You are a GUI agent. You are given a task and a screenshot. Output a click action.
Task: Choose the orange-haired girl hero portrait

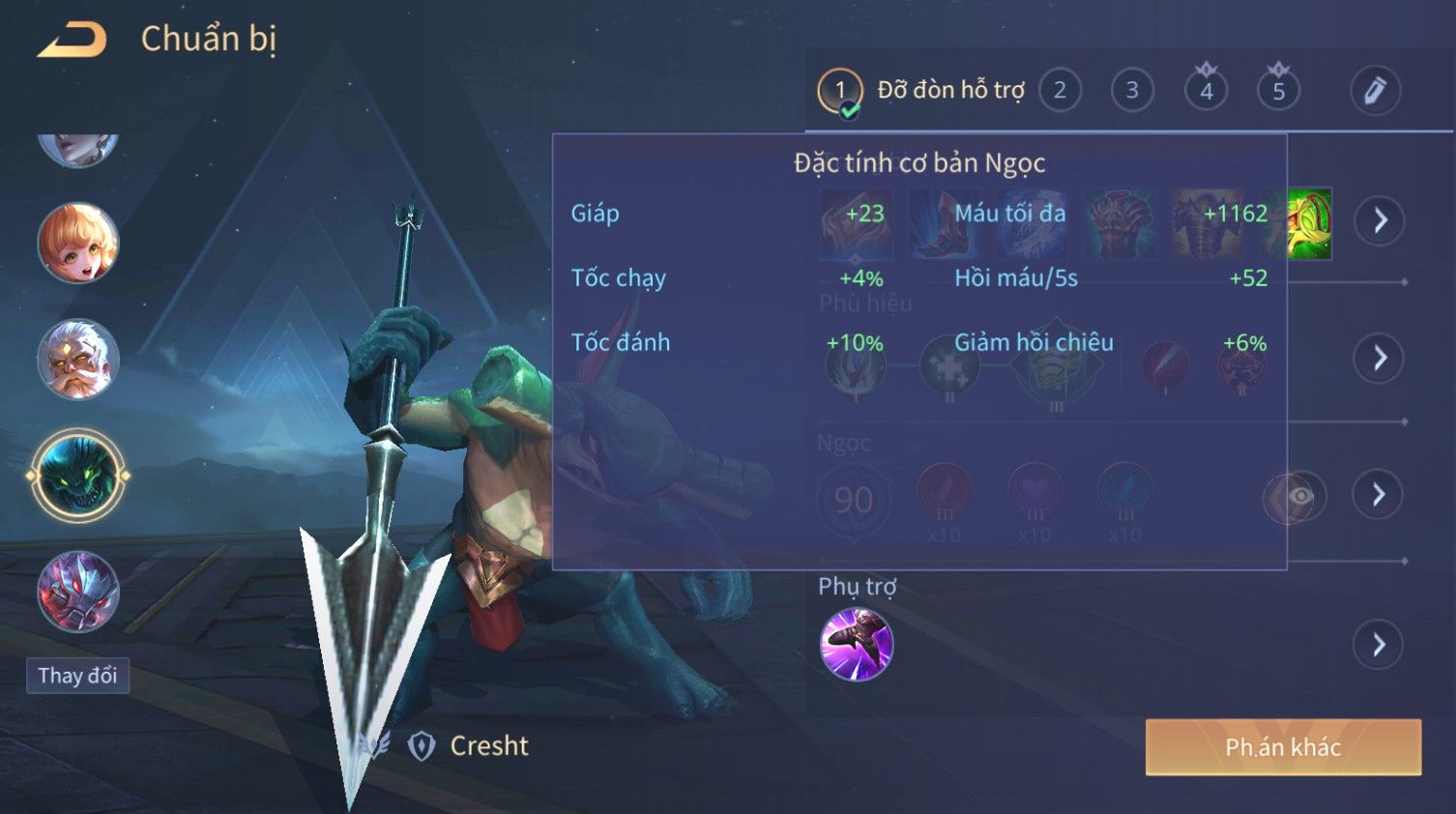tap(78, 243)
